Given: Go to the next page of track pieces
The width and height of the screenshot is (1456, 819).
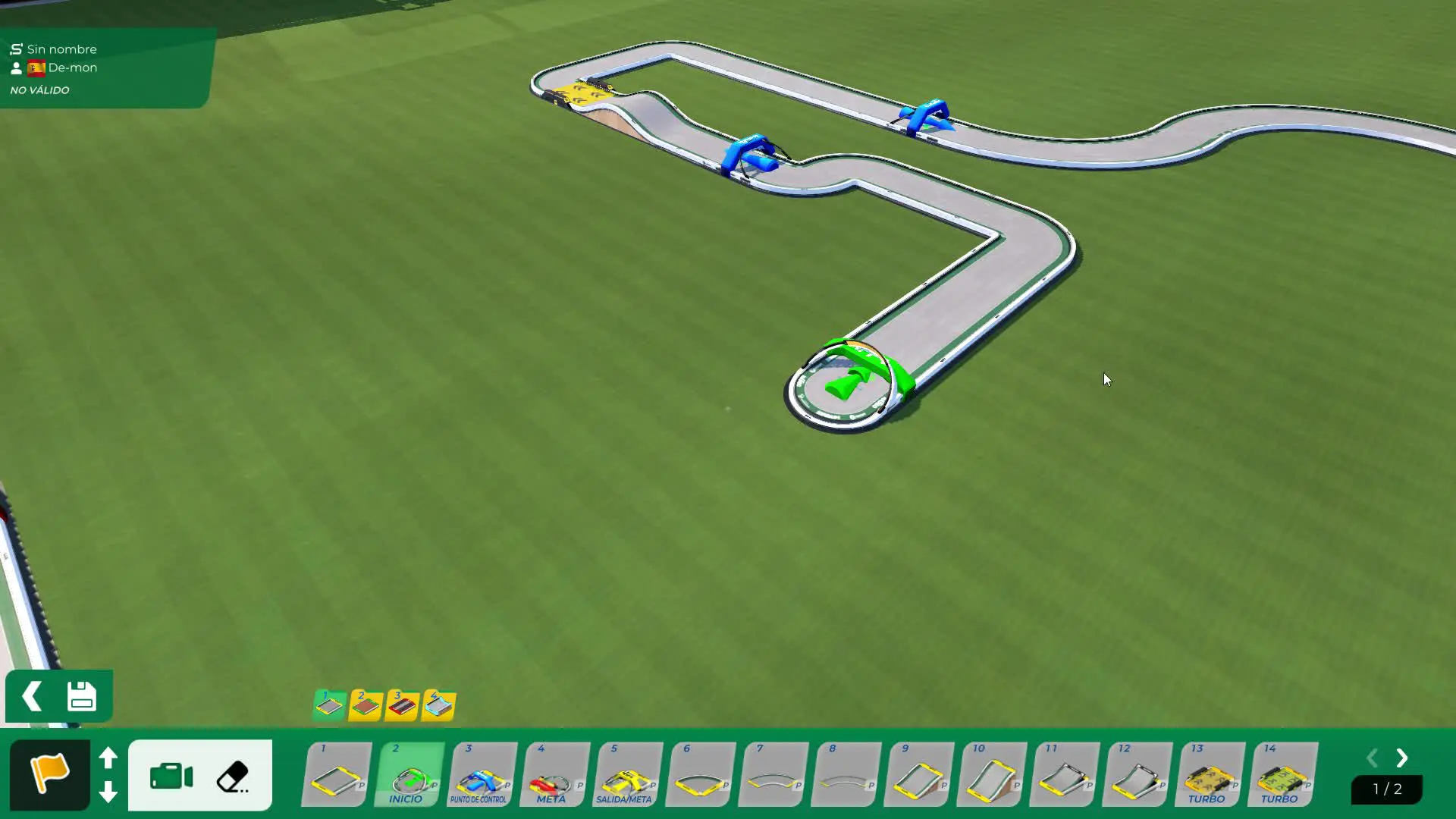Looking at the screenshot, I should pyautogui.click(x=1402, y=758).
